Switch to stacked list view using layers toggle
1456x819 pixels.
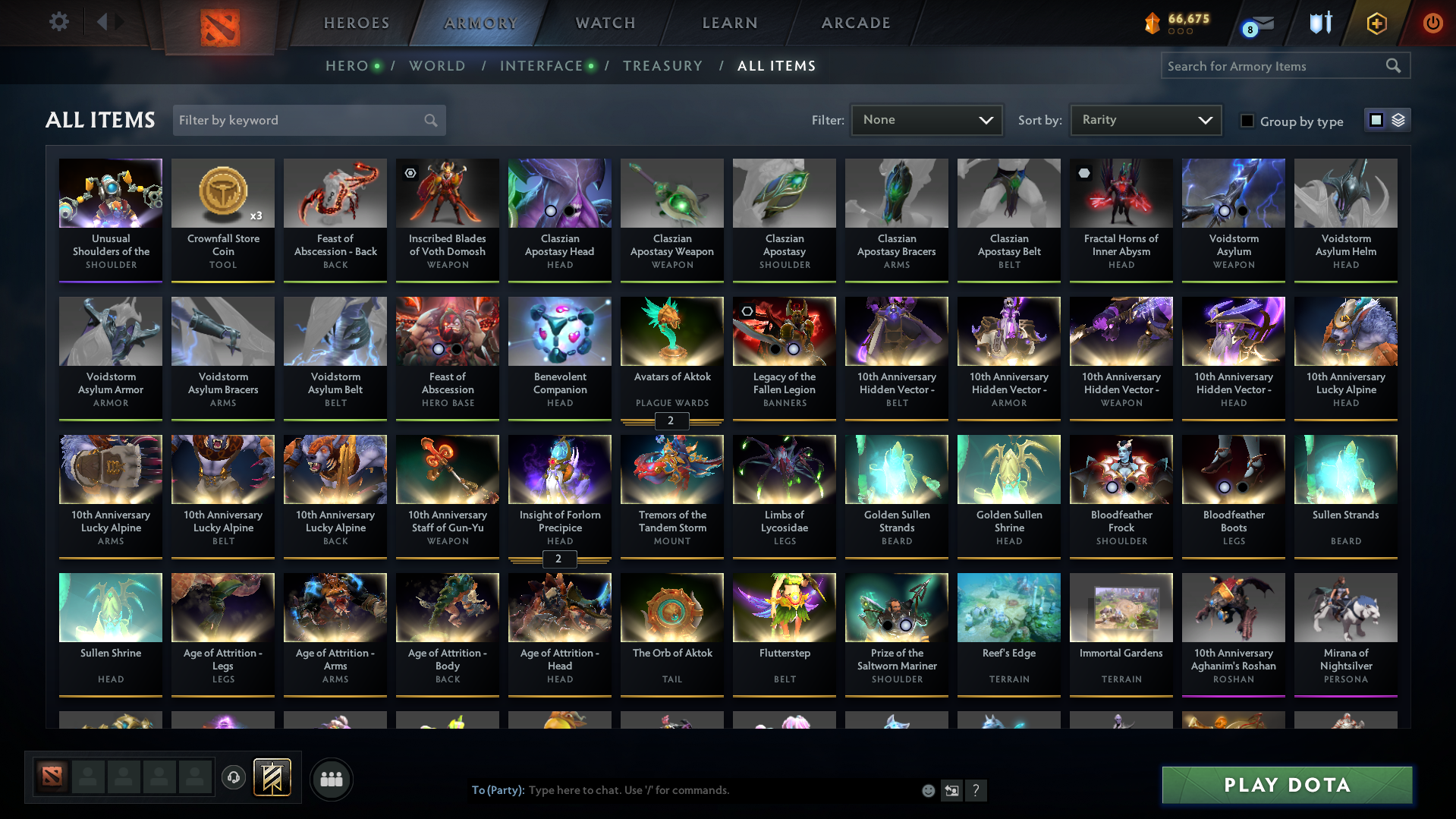click(1397, 120)
